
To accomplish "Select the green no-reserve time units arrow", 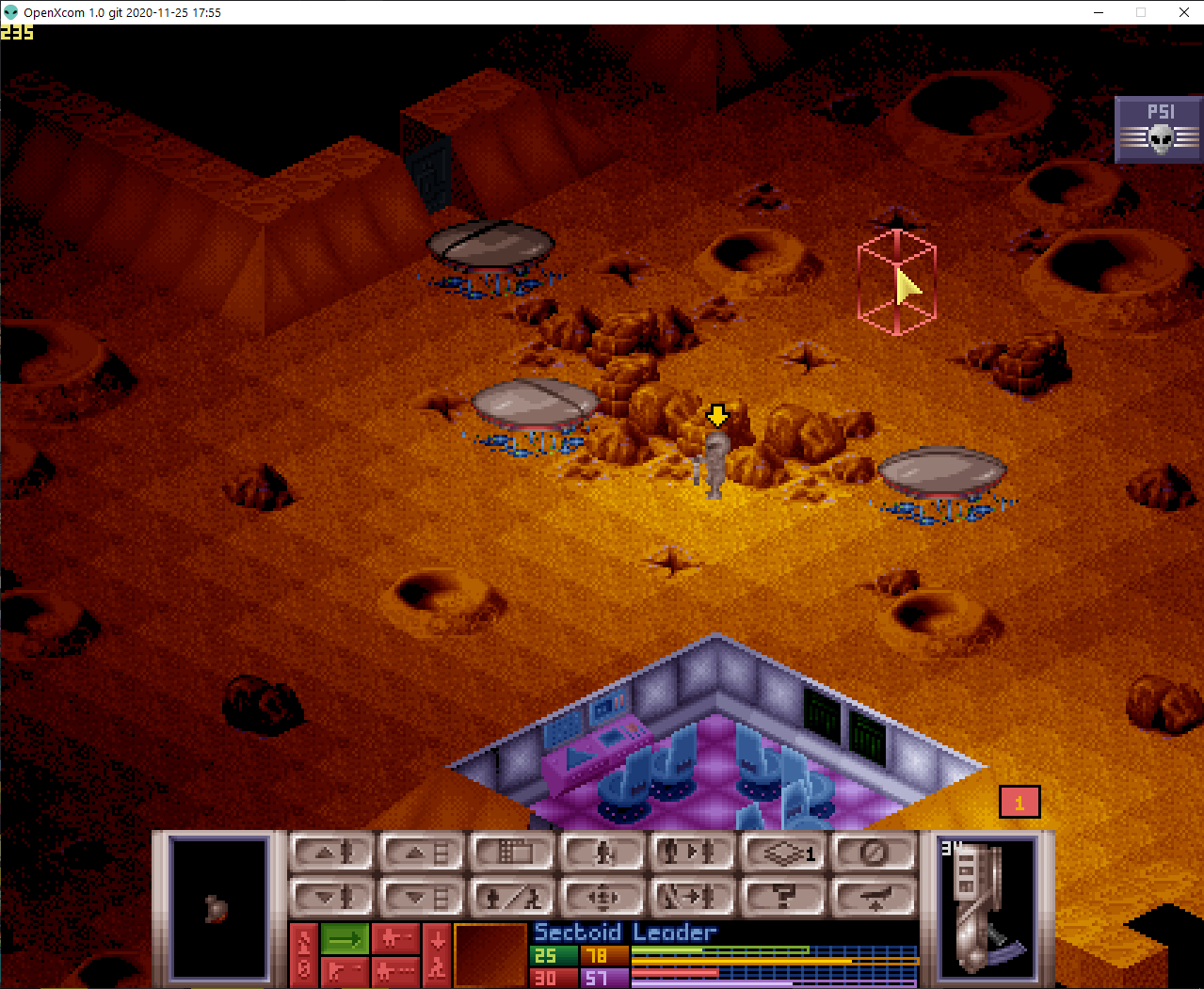I will tap(345, 938).
